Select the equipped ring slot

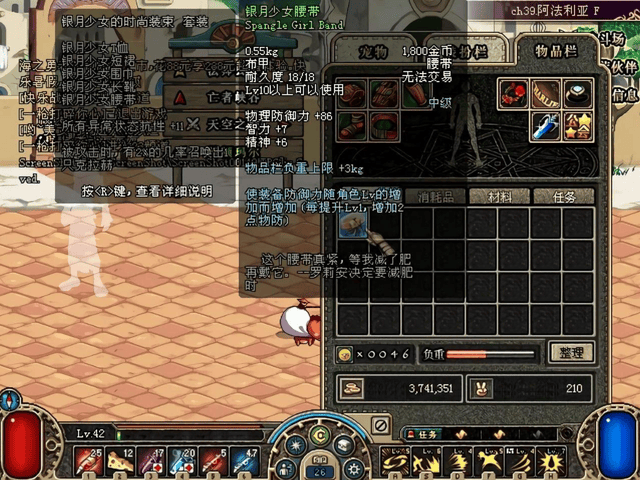[x=576, y=94]
